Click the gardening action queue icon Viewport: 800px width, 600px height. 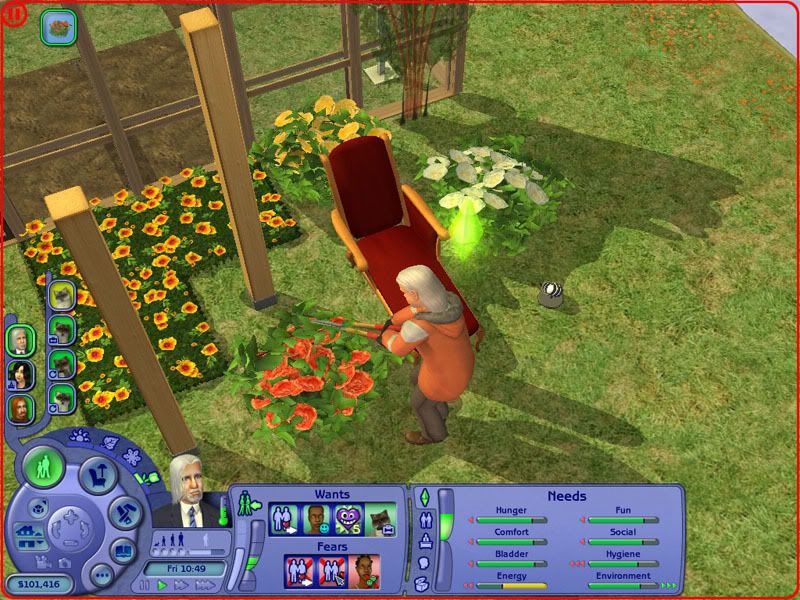tap(59, 26)
